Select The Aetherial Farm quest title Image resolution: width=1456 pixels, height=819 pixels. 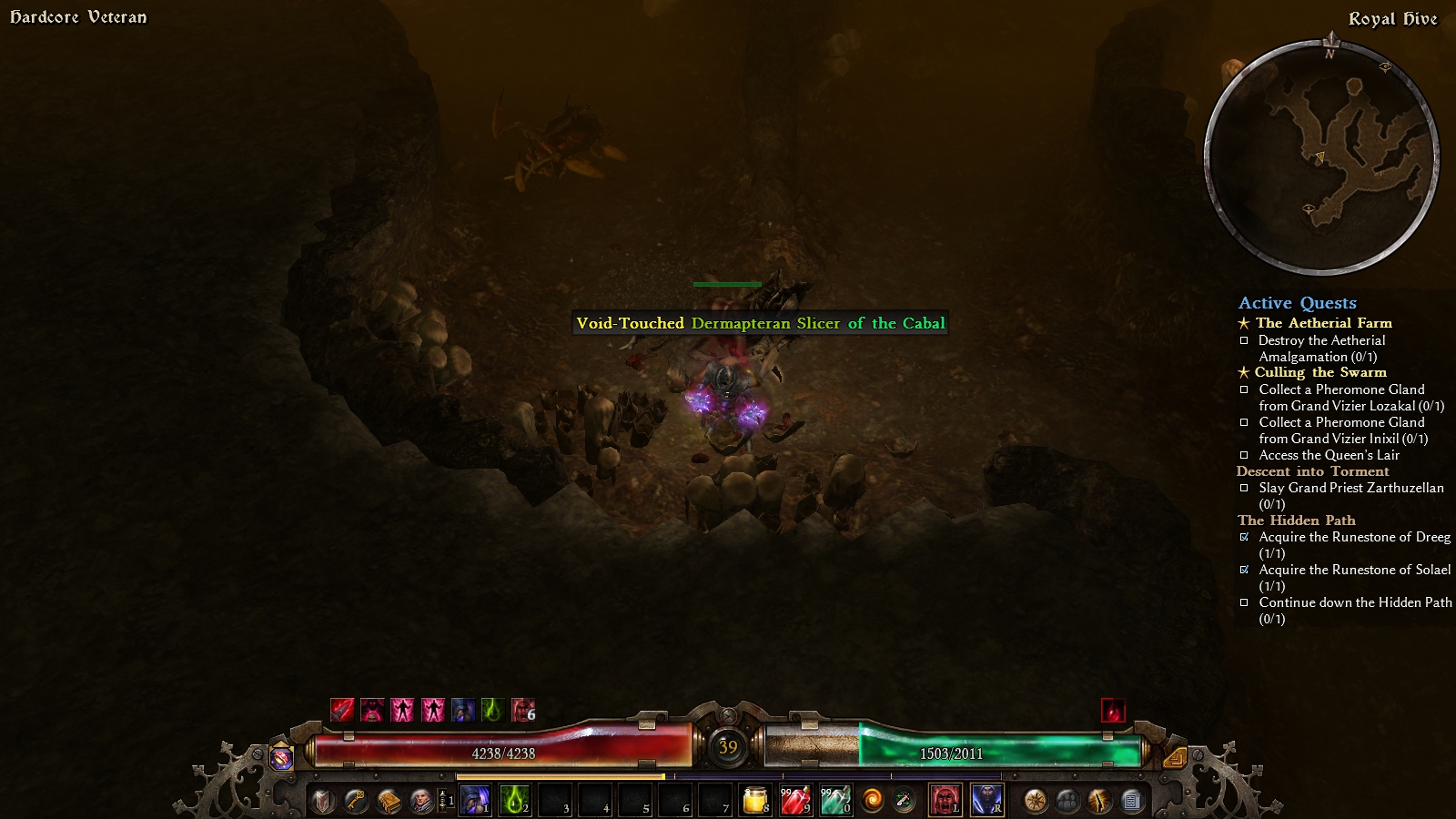1323,323
